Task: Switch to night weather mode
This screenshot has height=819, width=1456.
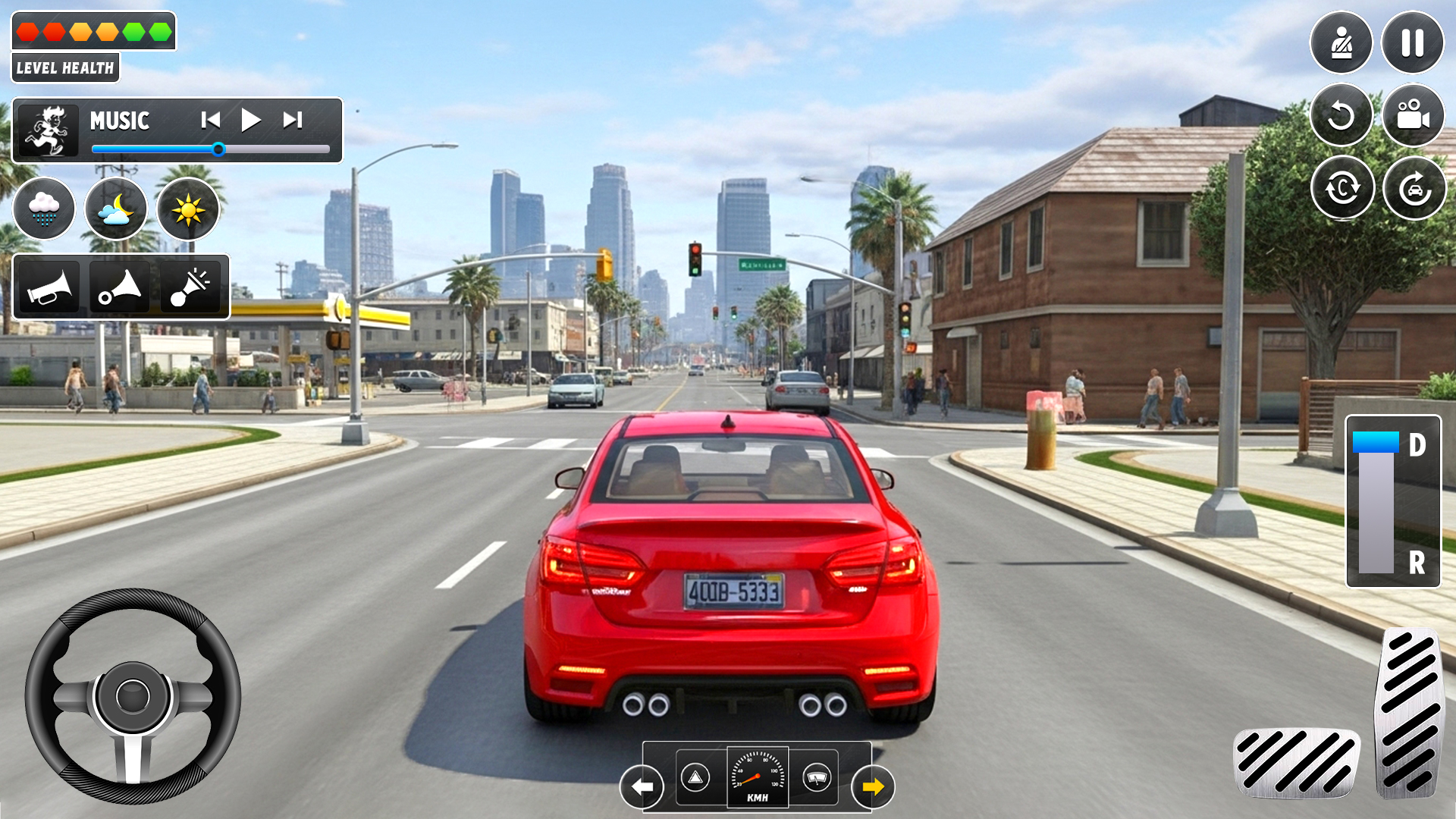Action: coord(115,209)
